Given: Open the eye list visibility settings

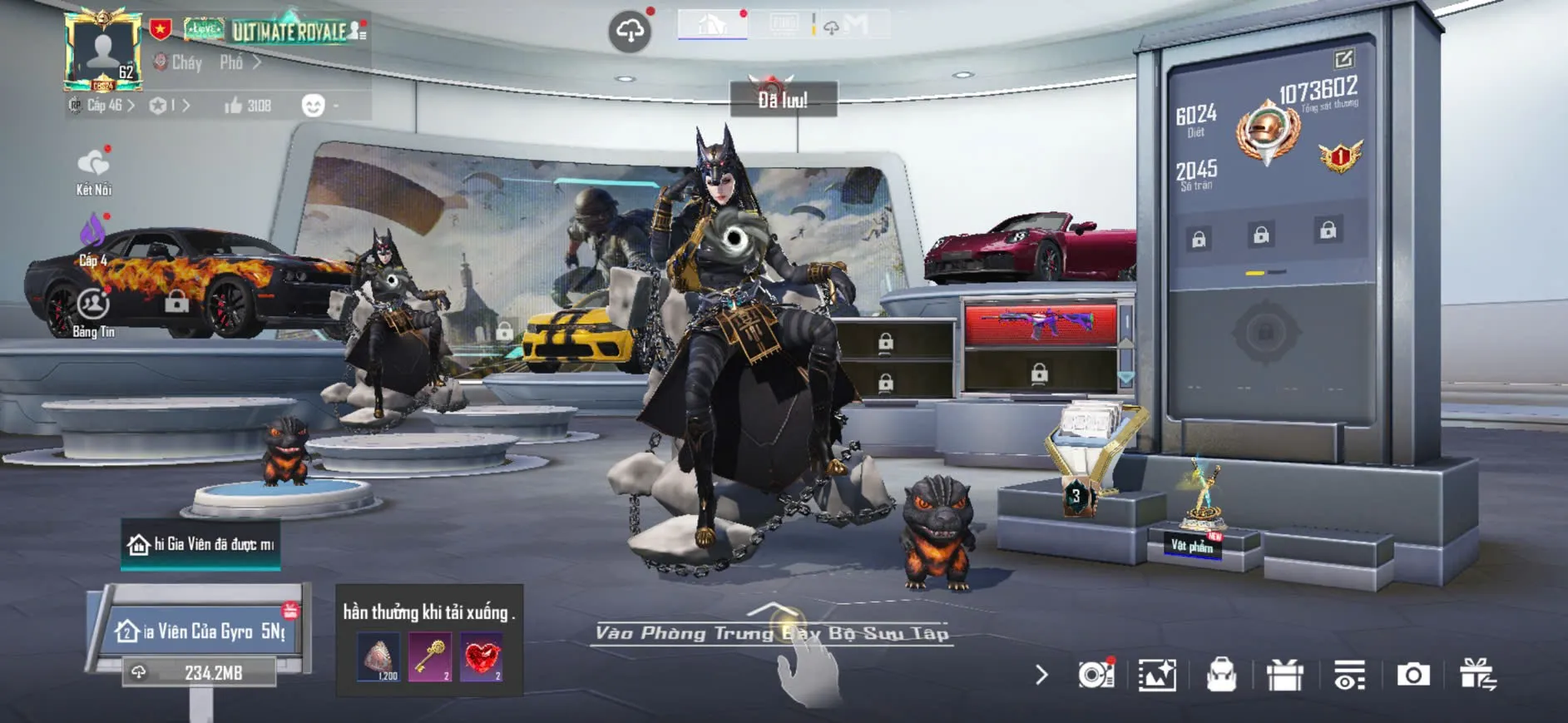Looking at the screenshot, I should coord(1348,675).
